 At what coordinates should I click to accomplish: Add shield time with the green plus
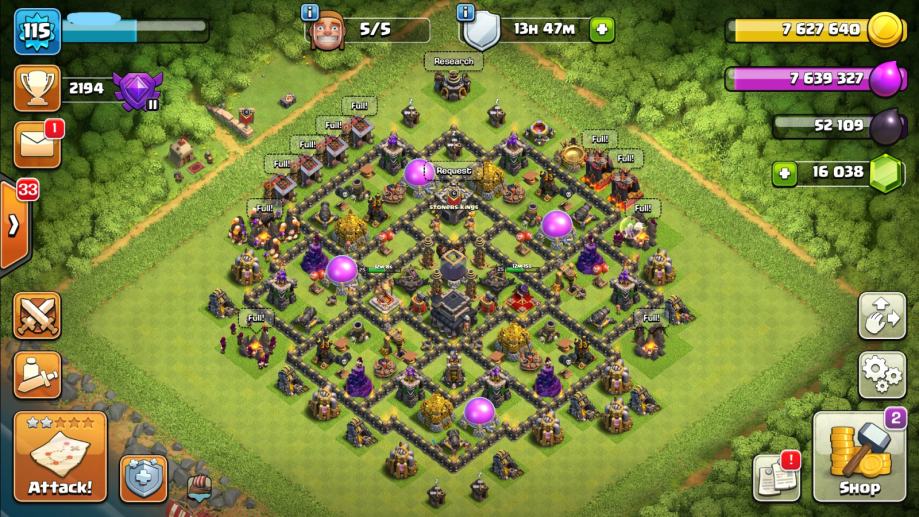tap(601, 29)
